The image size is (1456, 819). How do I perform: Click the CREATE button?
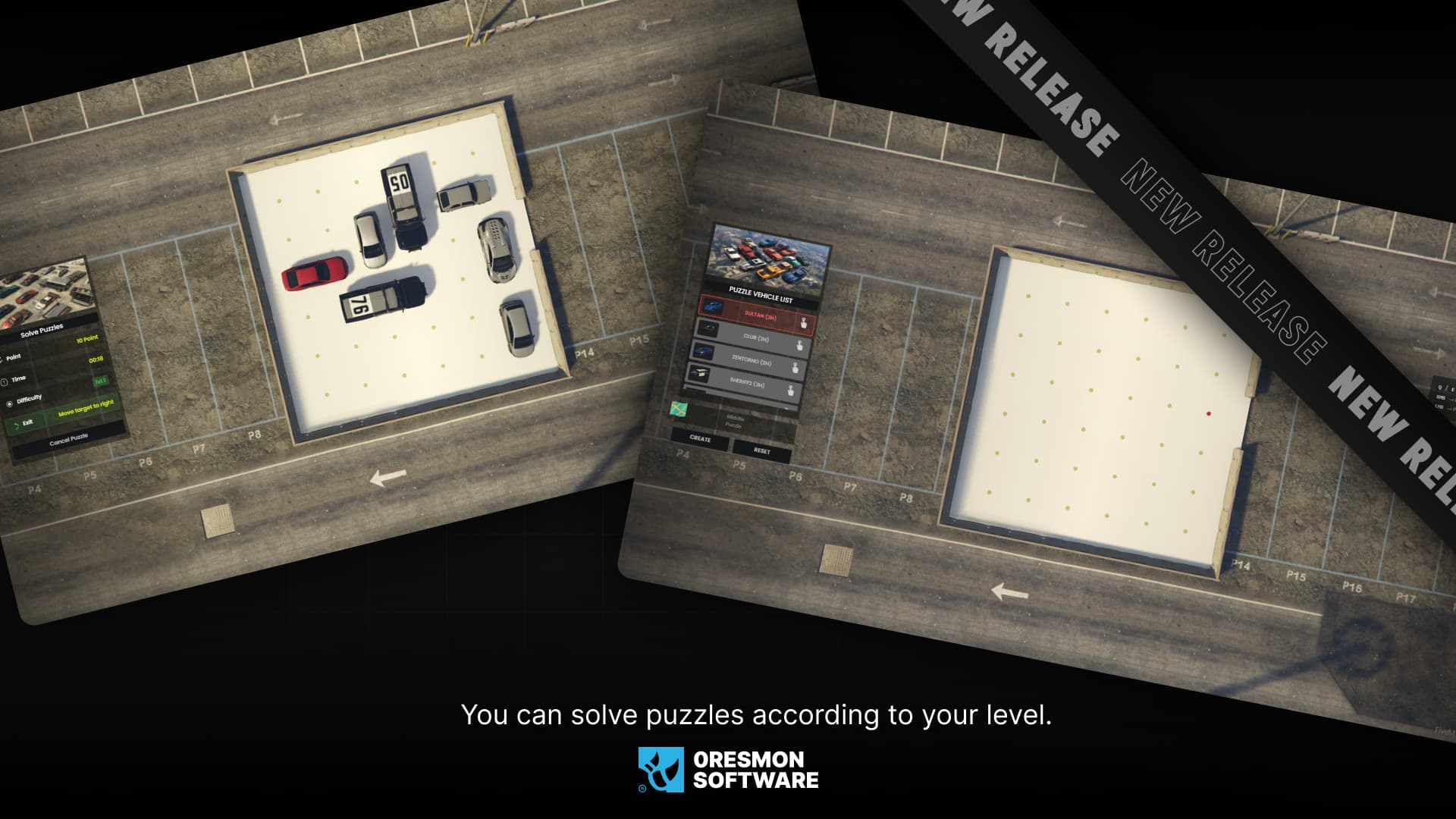[700, 439]
